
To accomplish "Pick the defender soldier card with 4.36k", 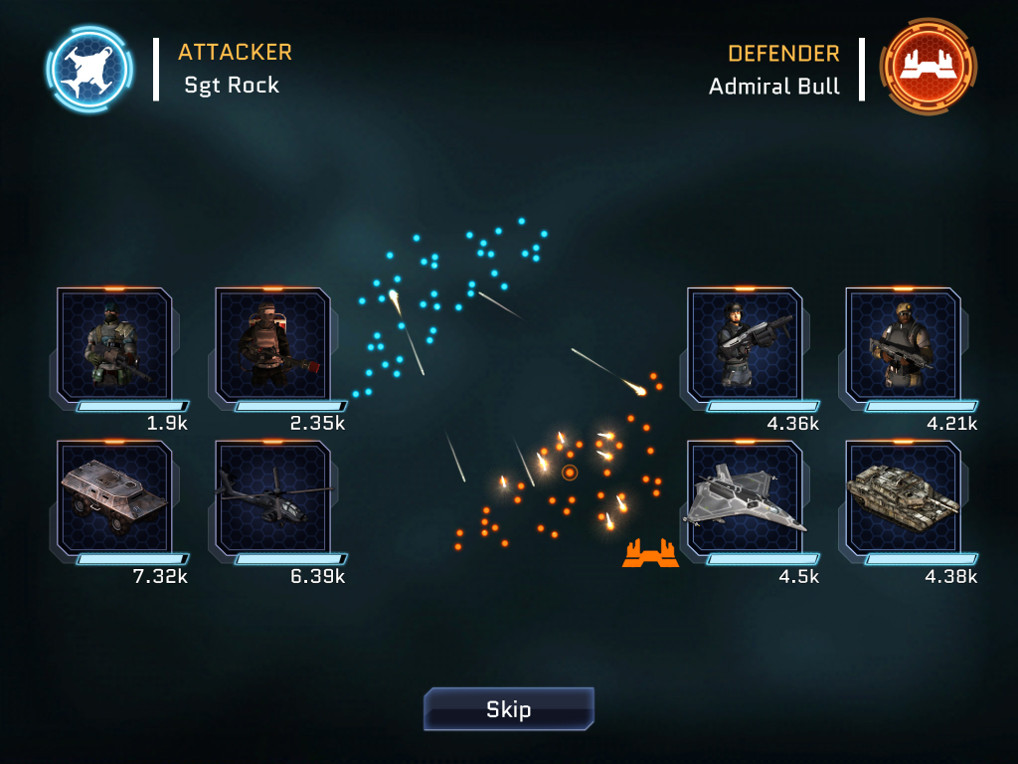I will tap(745, 345).
